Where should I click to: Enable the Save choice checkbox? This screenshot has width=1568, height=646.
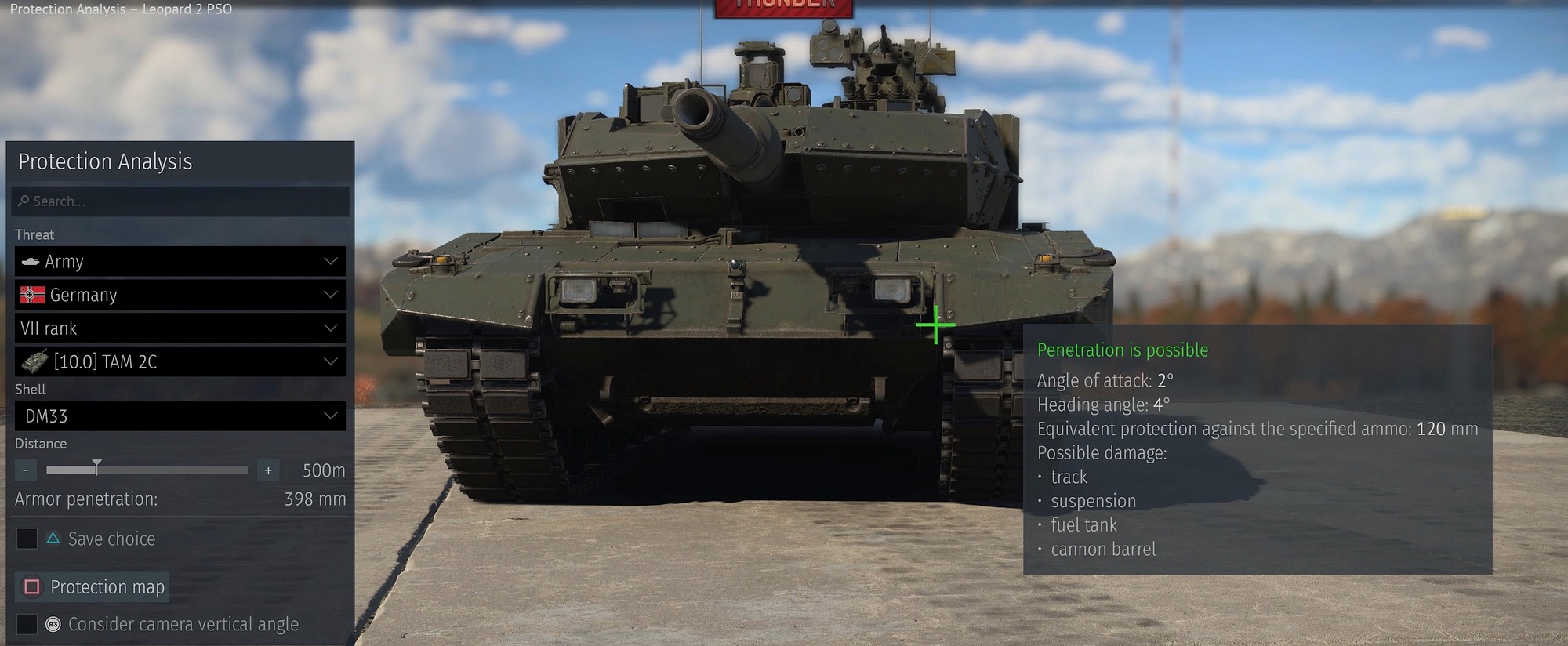click(26, 539)
